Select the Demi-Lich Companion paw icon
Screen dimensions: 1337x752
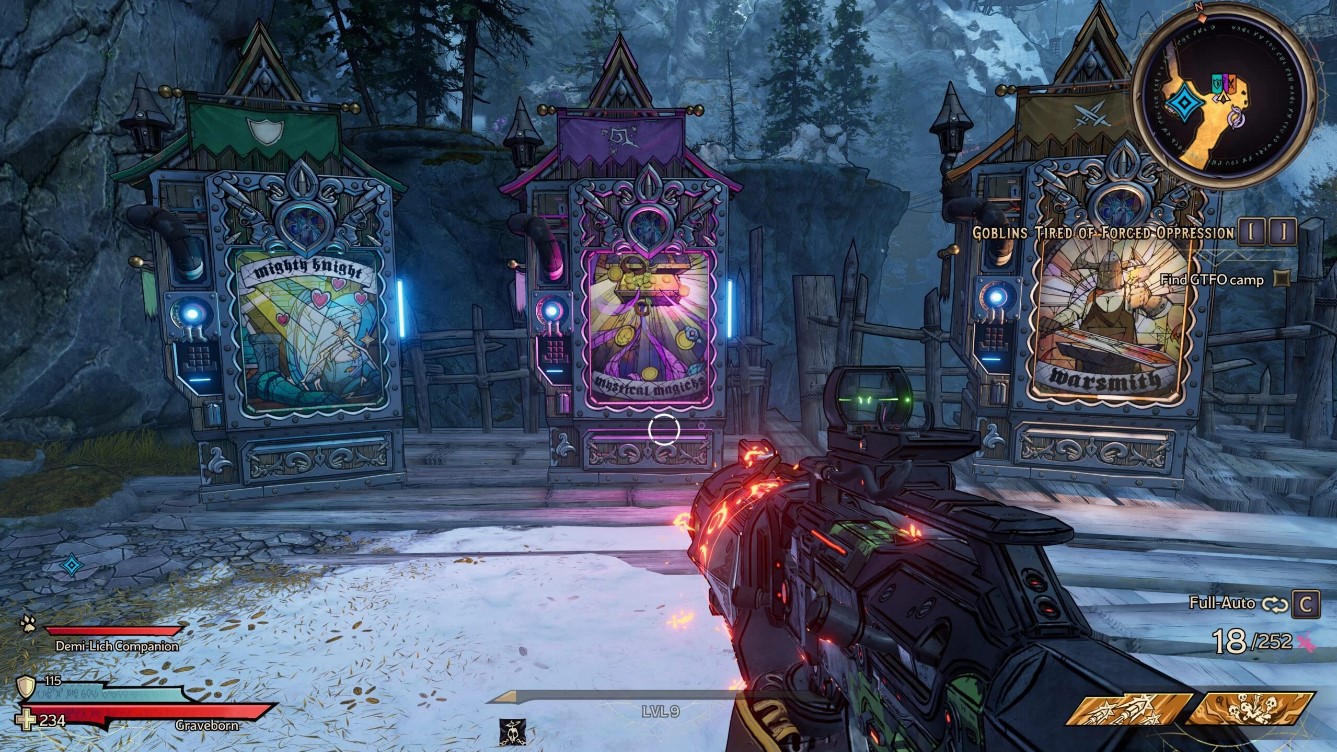[27, 622]
